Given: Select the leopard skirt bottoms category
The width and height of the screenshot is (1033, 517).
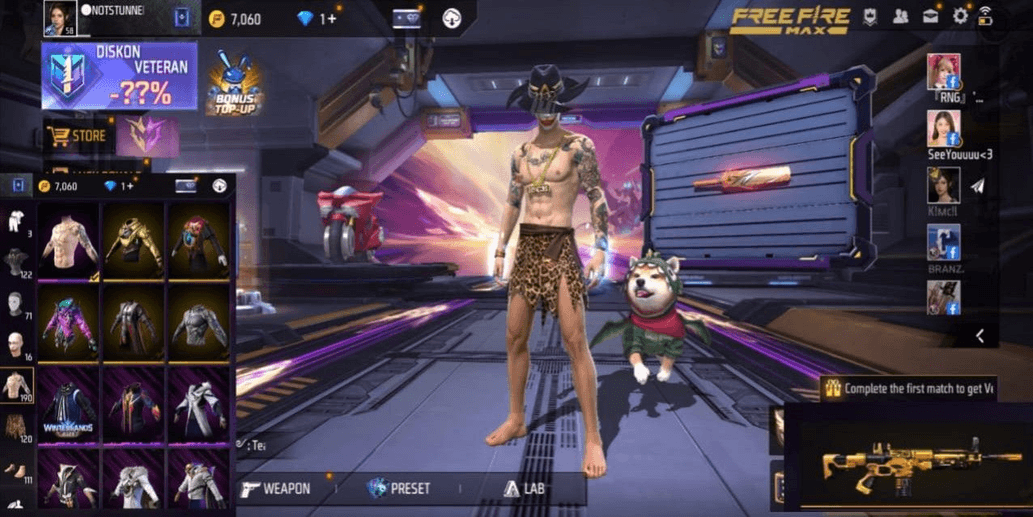Looking at the screenshot, I should coord(17,428).
